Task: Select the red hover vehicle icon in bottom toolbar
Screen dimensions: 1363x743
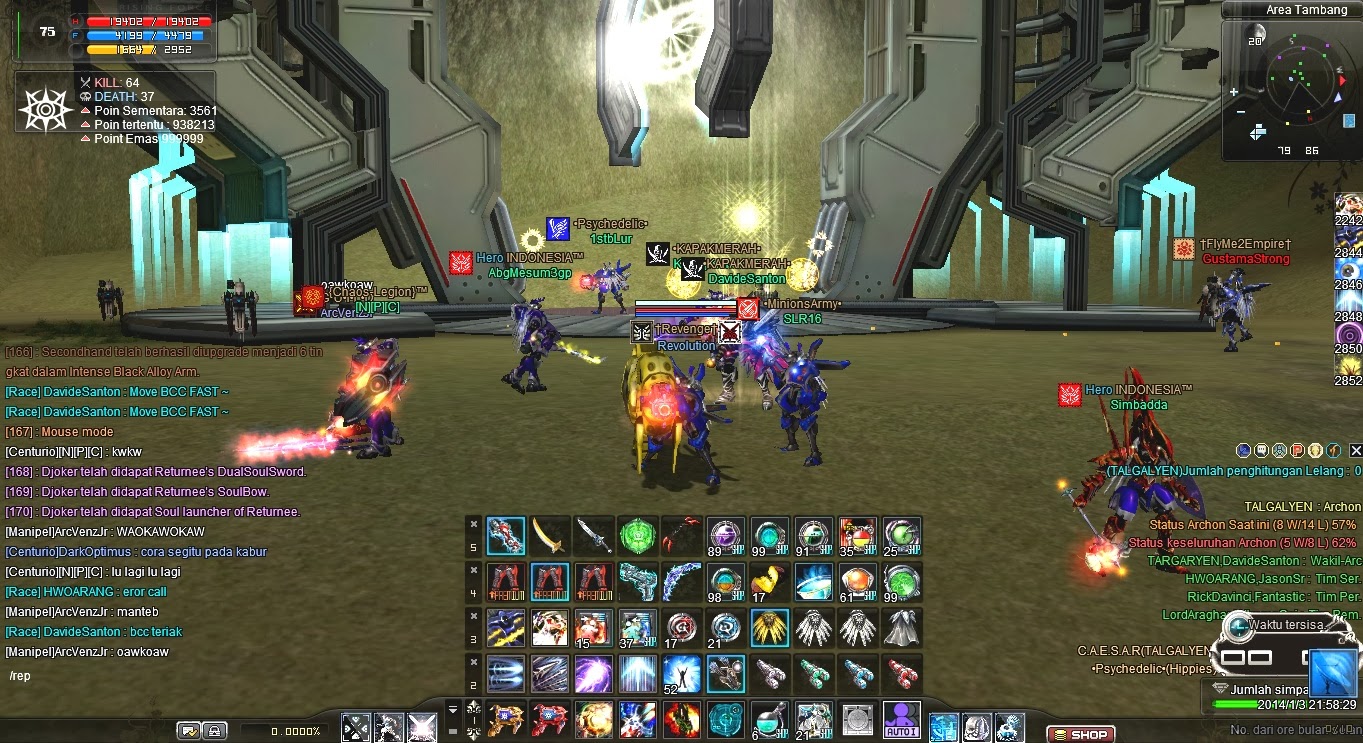Action: coord(548,718)
